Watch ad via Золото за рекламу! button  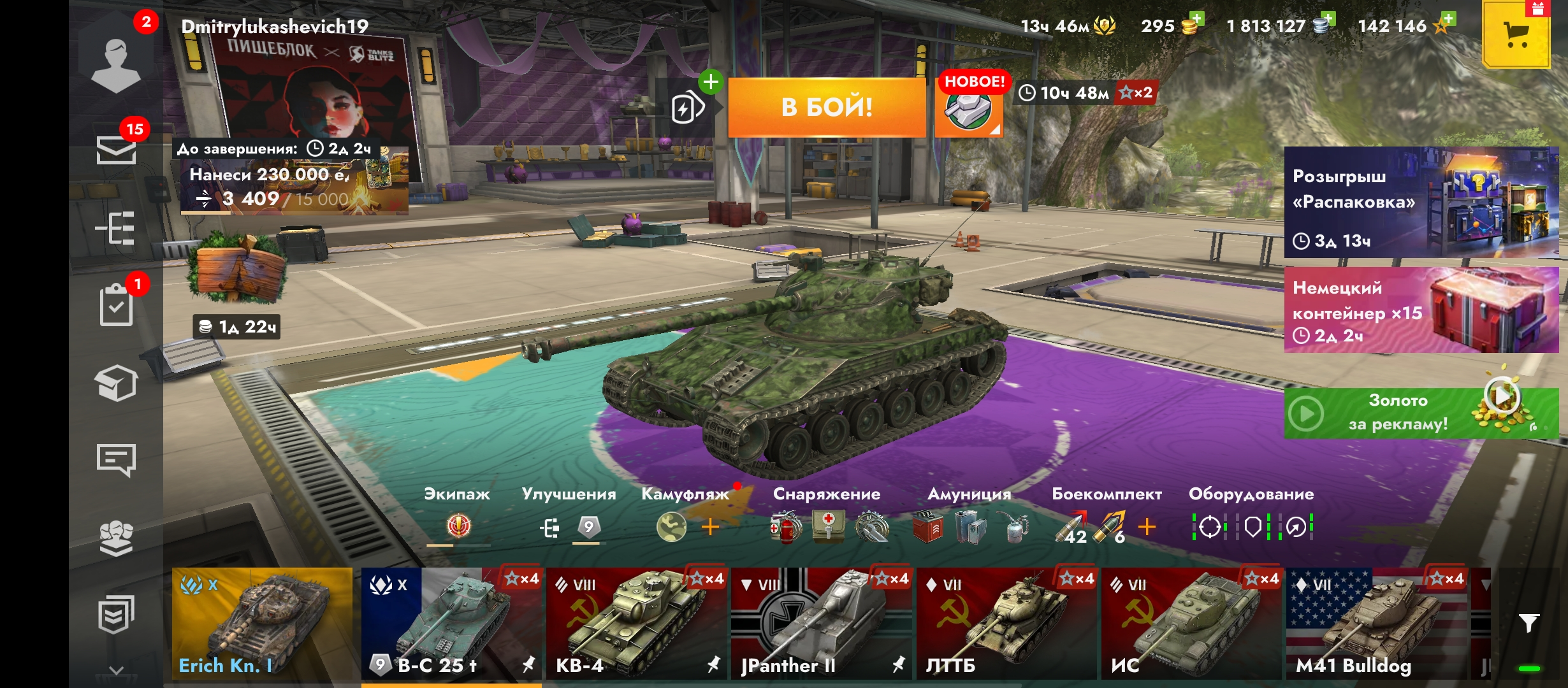point(1421,413)
